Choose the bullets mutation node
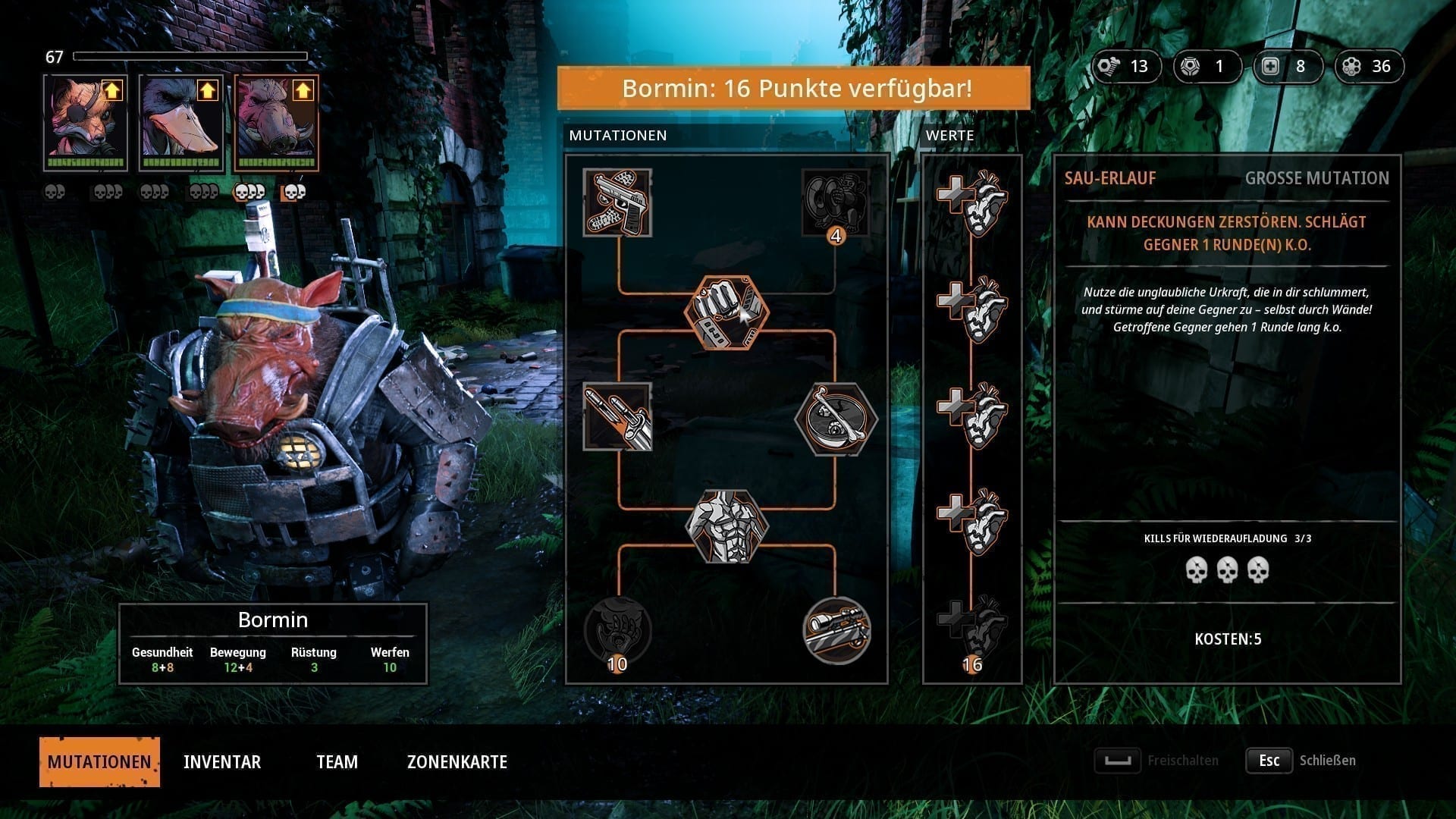 (617, 416)
